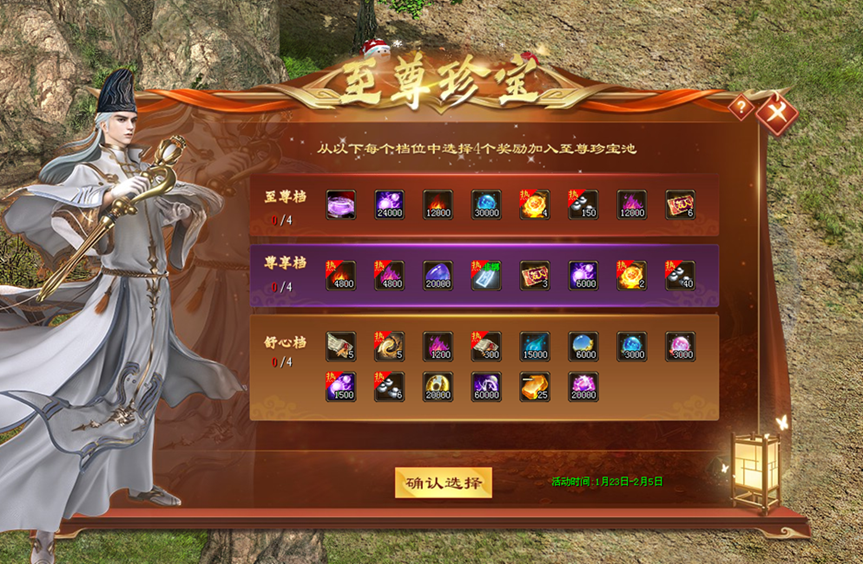The height and width of the screenshot is (564, 863).
Task: Pick the blue orb reward marked 30000
Action: pyautogui.click(x=486, y=205)
